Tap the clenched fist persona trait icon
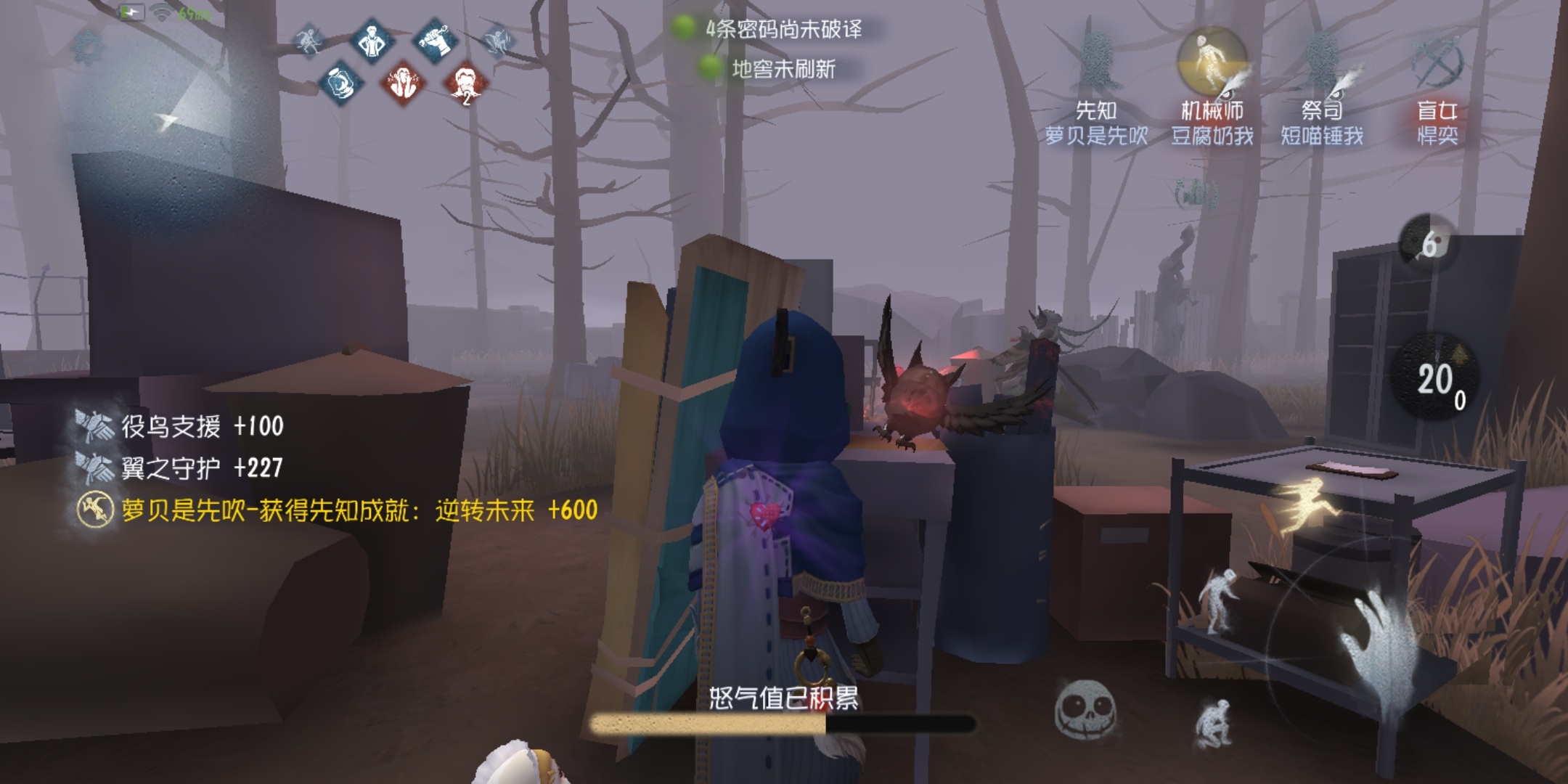Image resolution: width=1568 pixels, height=784 pixels. [x=434, y=41]
